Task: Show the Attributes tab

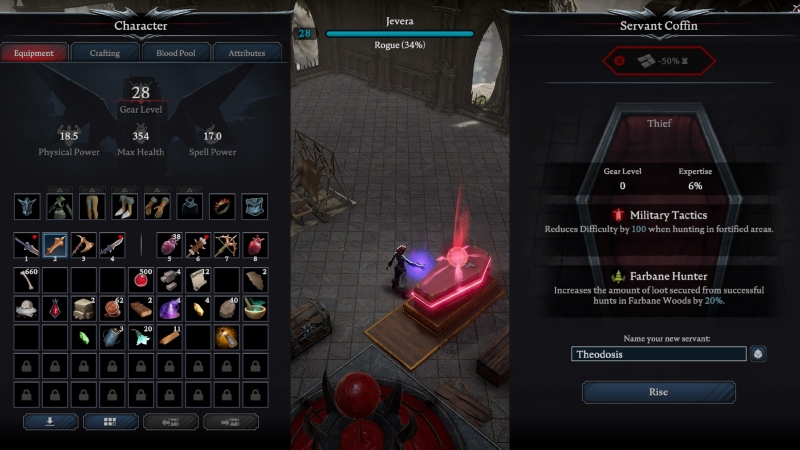Action: [246, 53]
